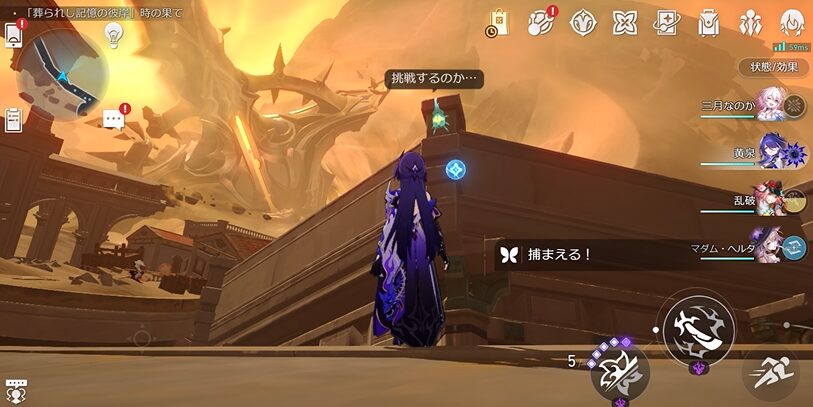The image size is (813, 407).
Task: Open the mission clipboard icon
Action: 13,119
